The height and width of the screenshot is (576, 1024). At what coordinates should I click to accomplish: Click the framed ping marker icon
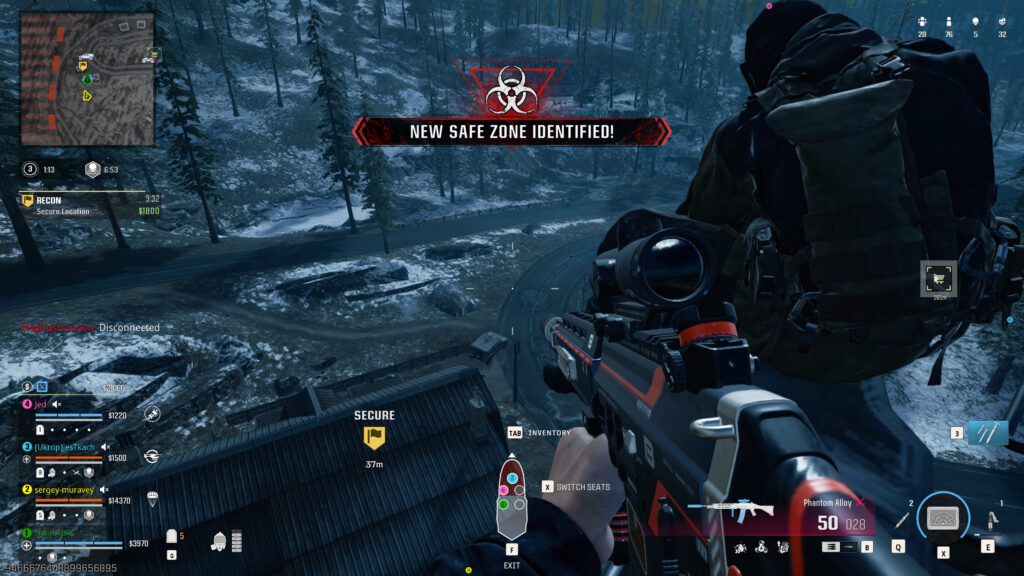click(939, 279)
